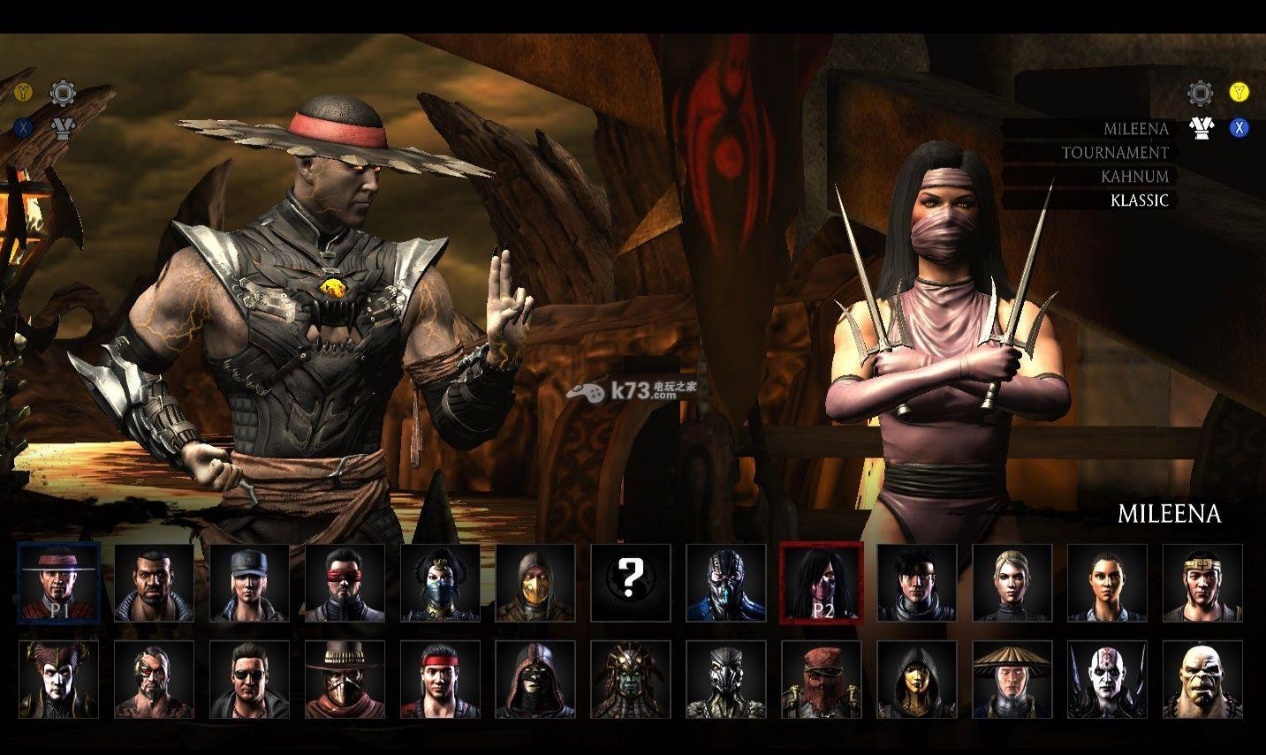Select Liu Kang with the red headband

(x=440, y=680)
